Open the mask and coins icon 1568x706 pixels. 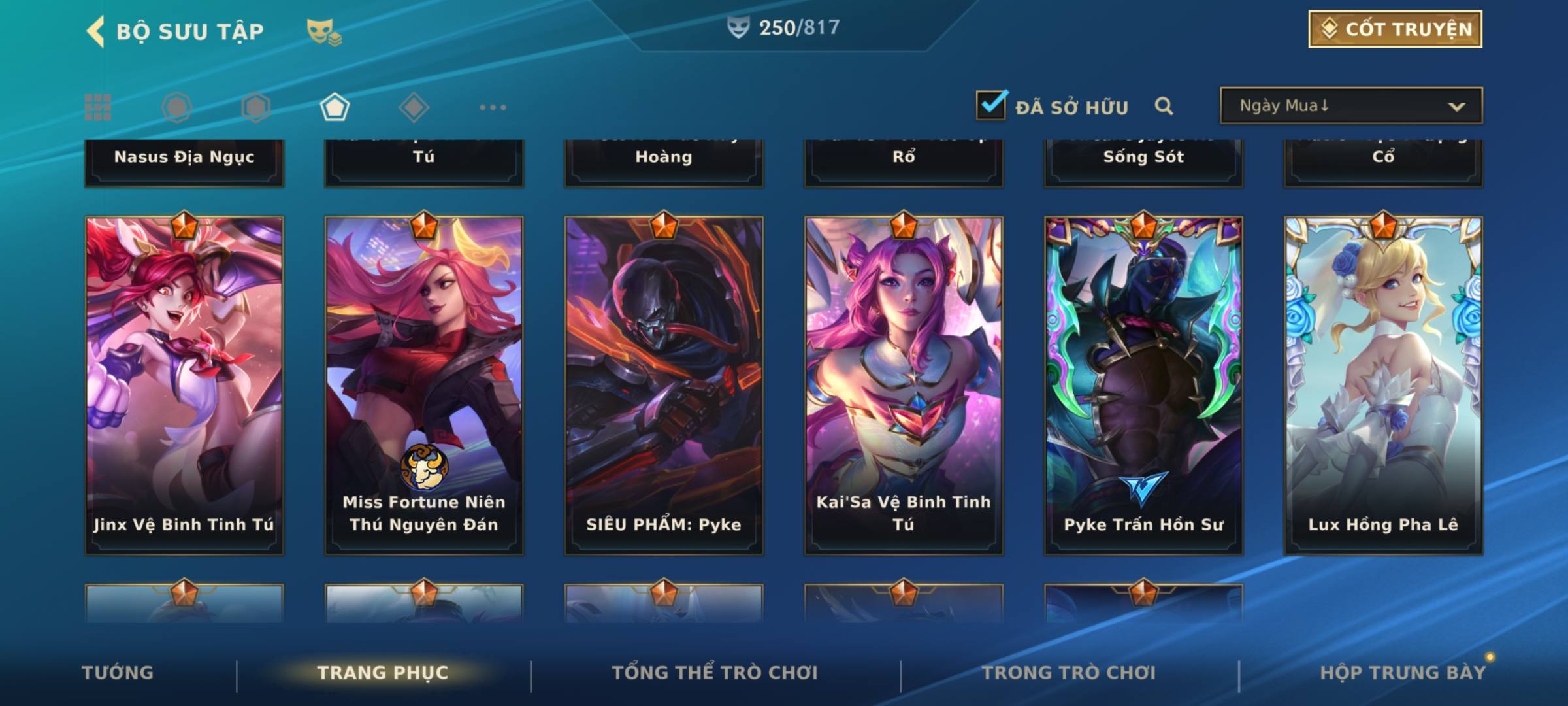[323, 31]
